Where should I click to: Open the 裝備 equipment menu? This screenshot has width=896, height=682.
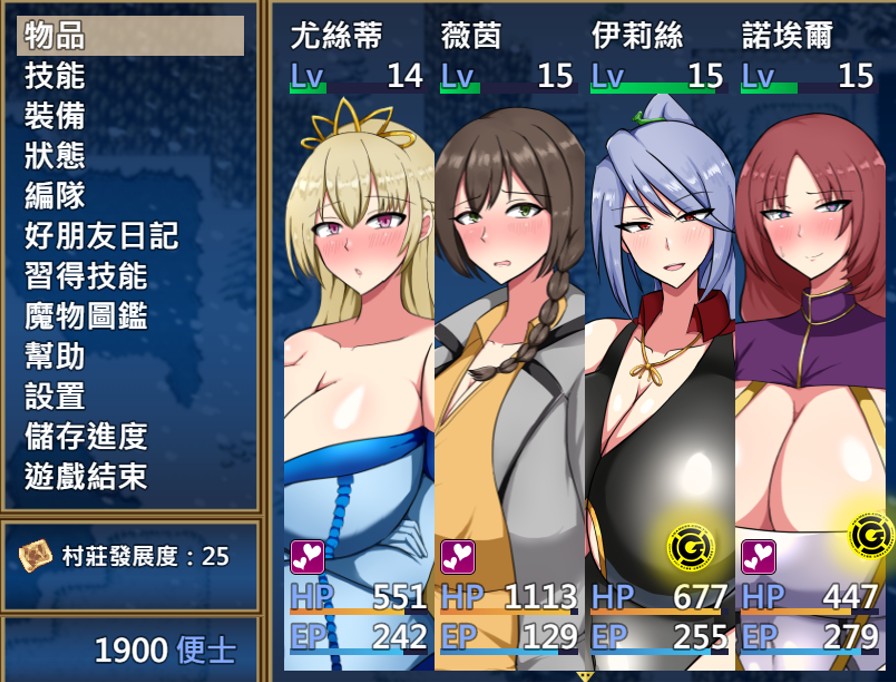coord(130,116)
